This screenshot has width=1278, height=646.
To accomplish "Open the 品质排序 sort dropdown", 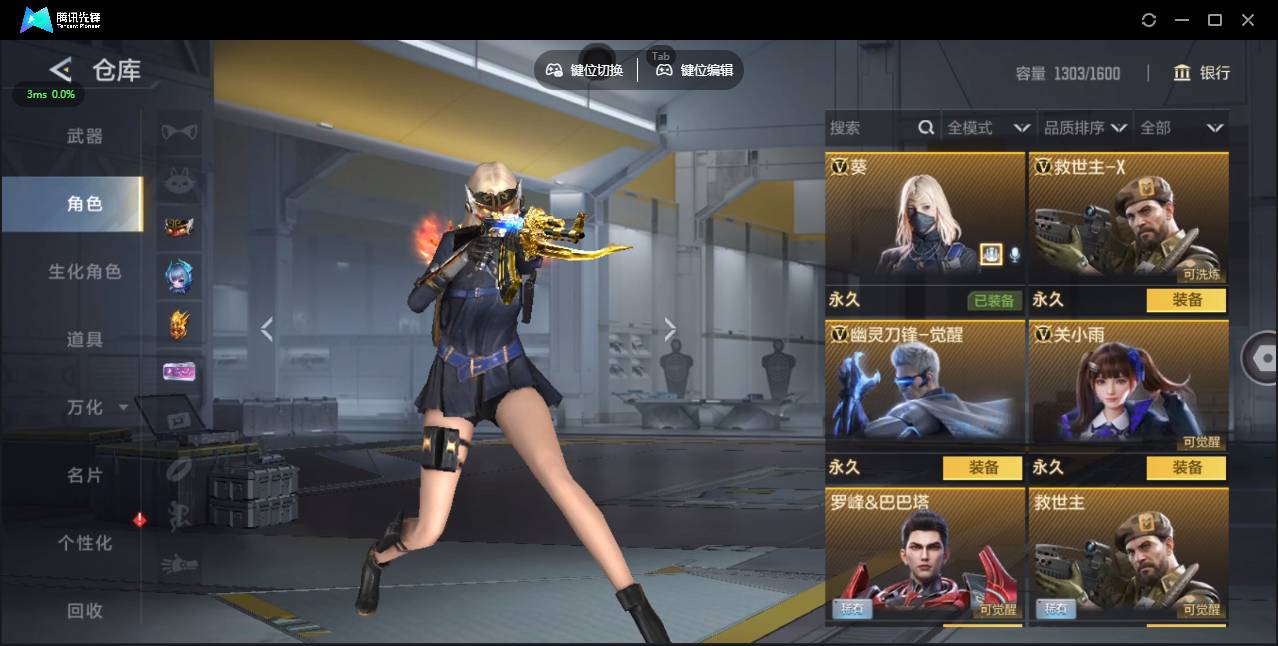I will (x=1085, y=128).
